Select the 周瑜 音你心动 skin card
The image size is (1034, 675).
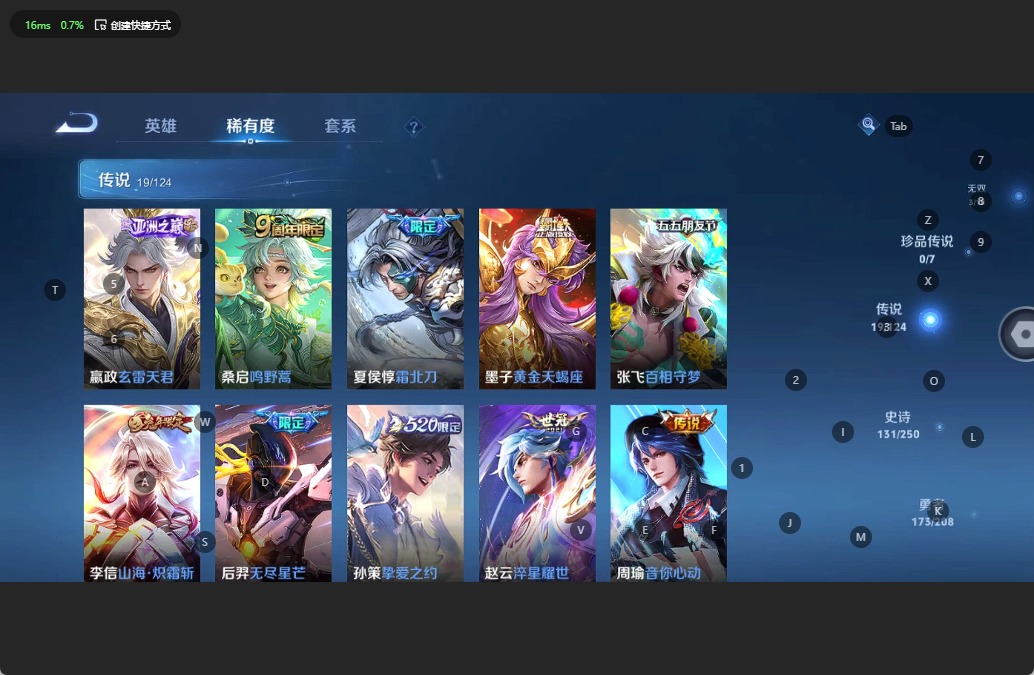click(668, 492)
